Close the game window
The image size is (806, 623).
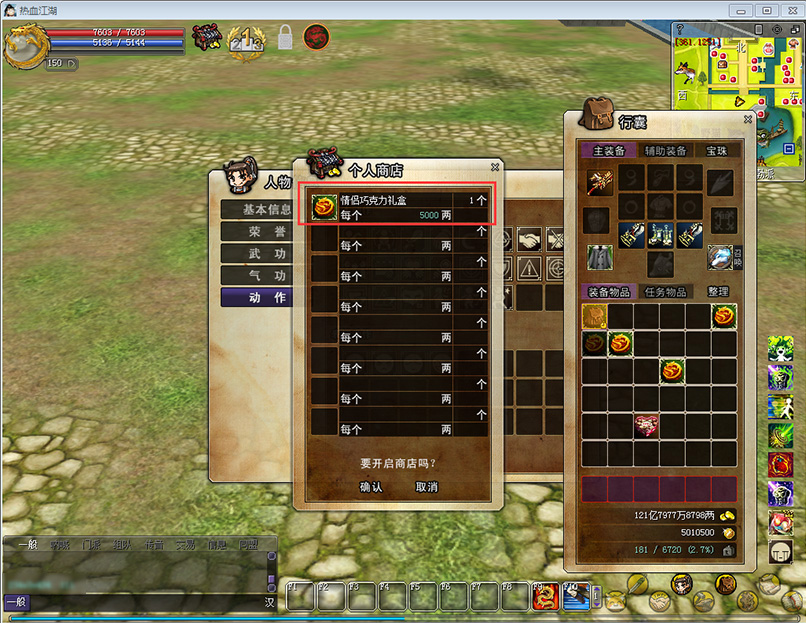(790, 10)
